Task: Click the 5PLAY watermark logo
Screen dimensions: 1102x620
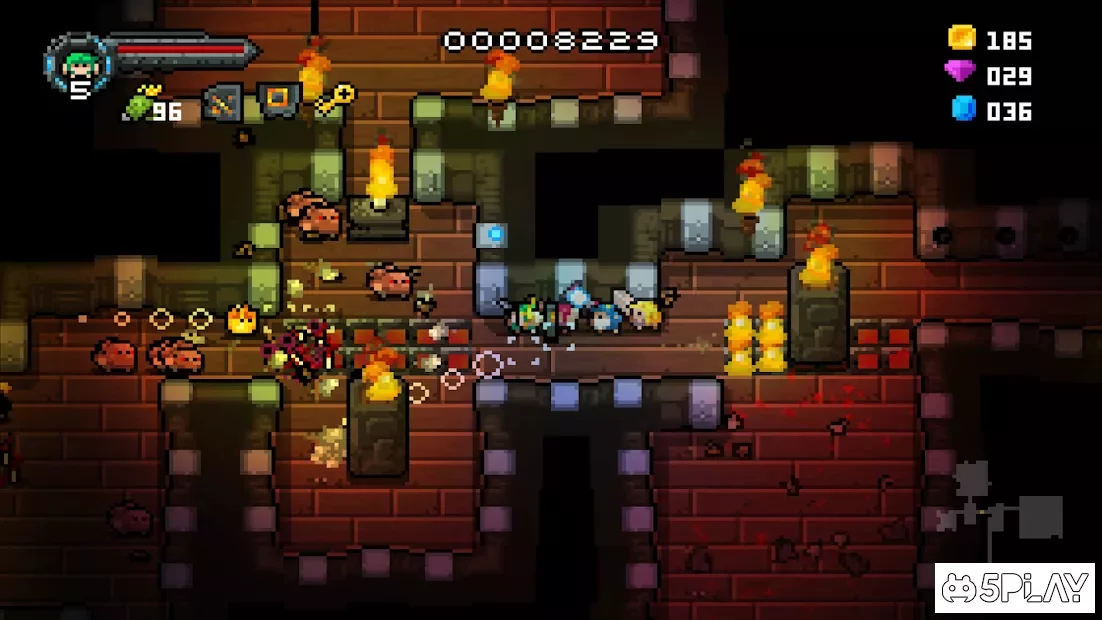Action: (1014, 588)
